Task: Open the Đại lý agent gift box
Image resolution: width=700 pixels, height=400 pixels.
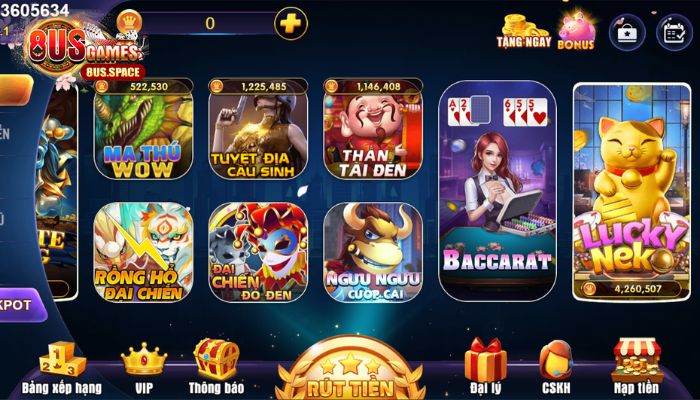Action: pos(485,366)
